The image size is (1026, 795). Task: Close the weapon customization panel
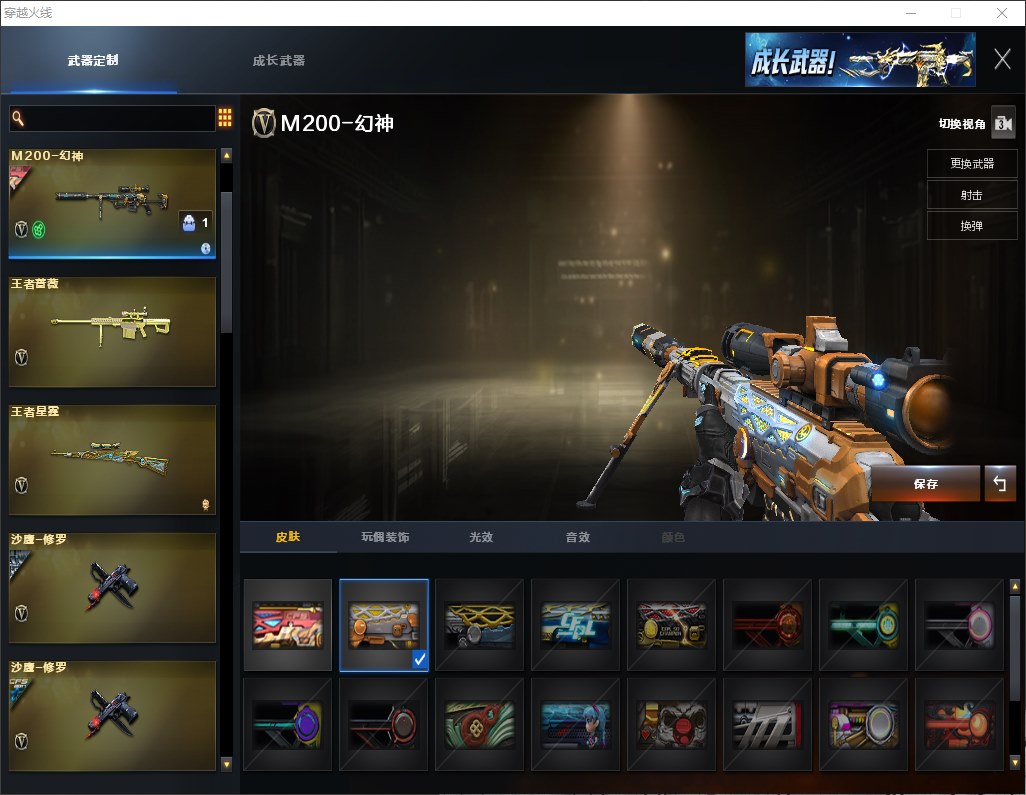pyautogui.click(x=1002, y=59)
